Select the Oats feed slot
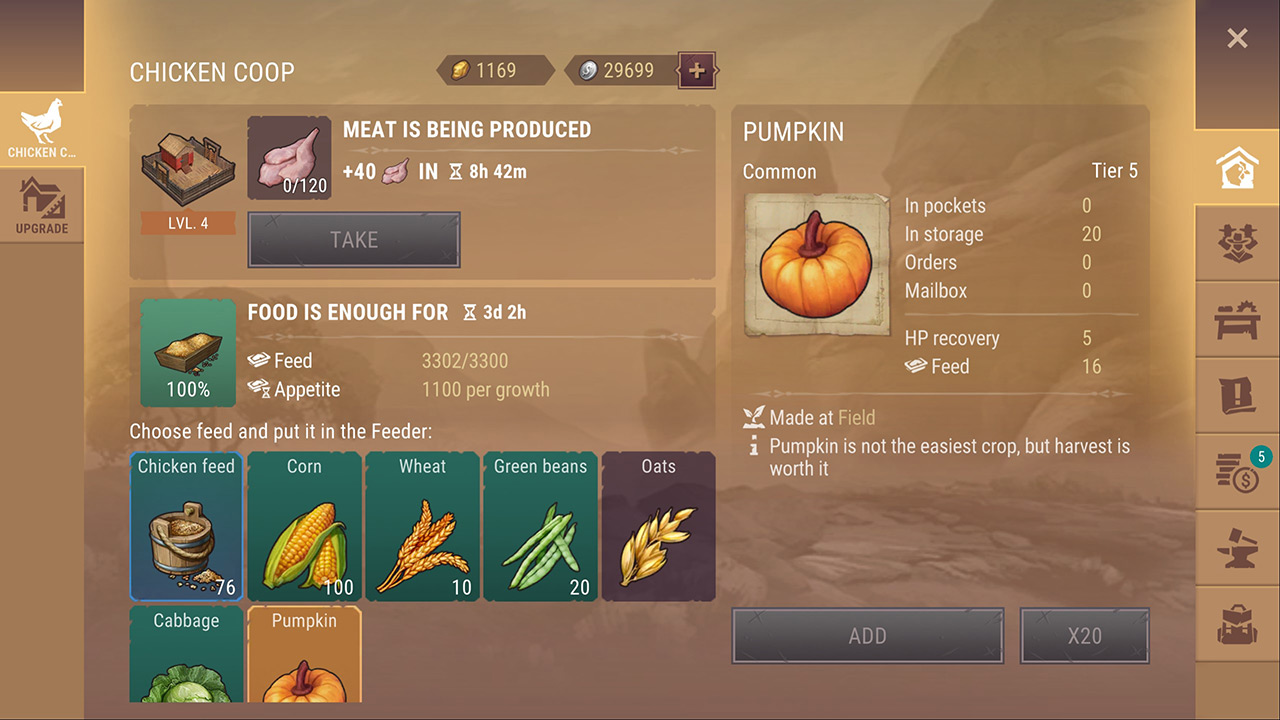Screen dimensions: 1280x720 pyautogui.click(x=658, y=527)
